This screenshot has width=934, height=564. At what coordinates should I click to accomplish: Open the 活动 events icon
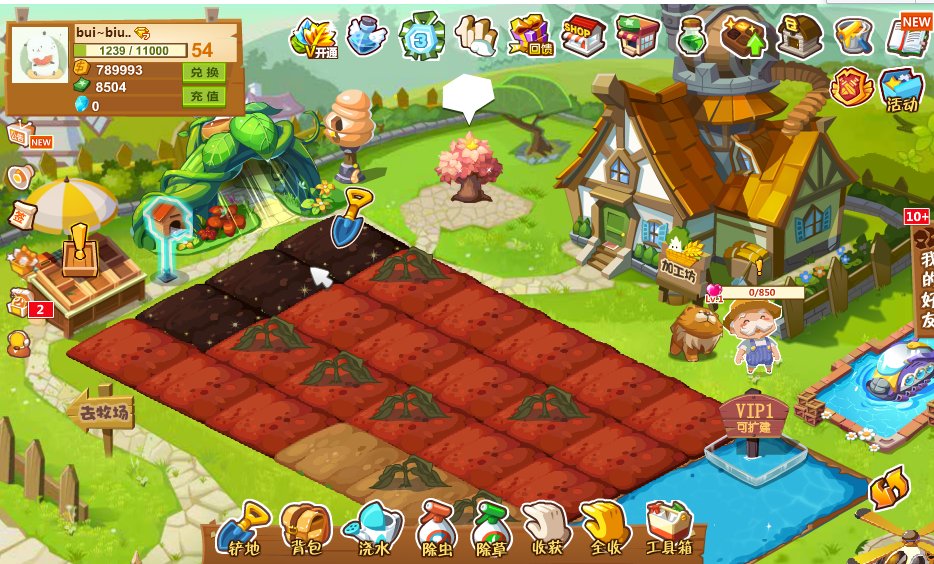click(x=901, y=90)
